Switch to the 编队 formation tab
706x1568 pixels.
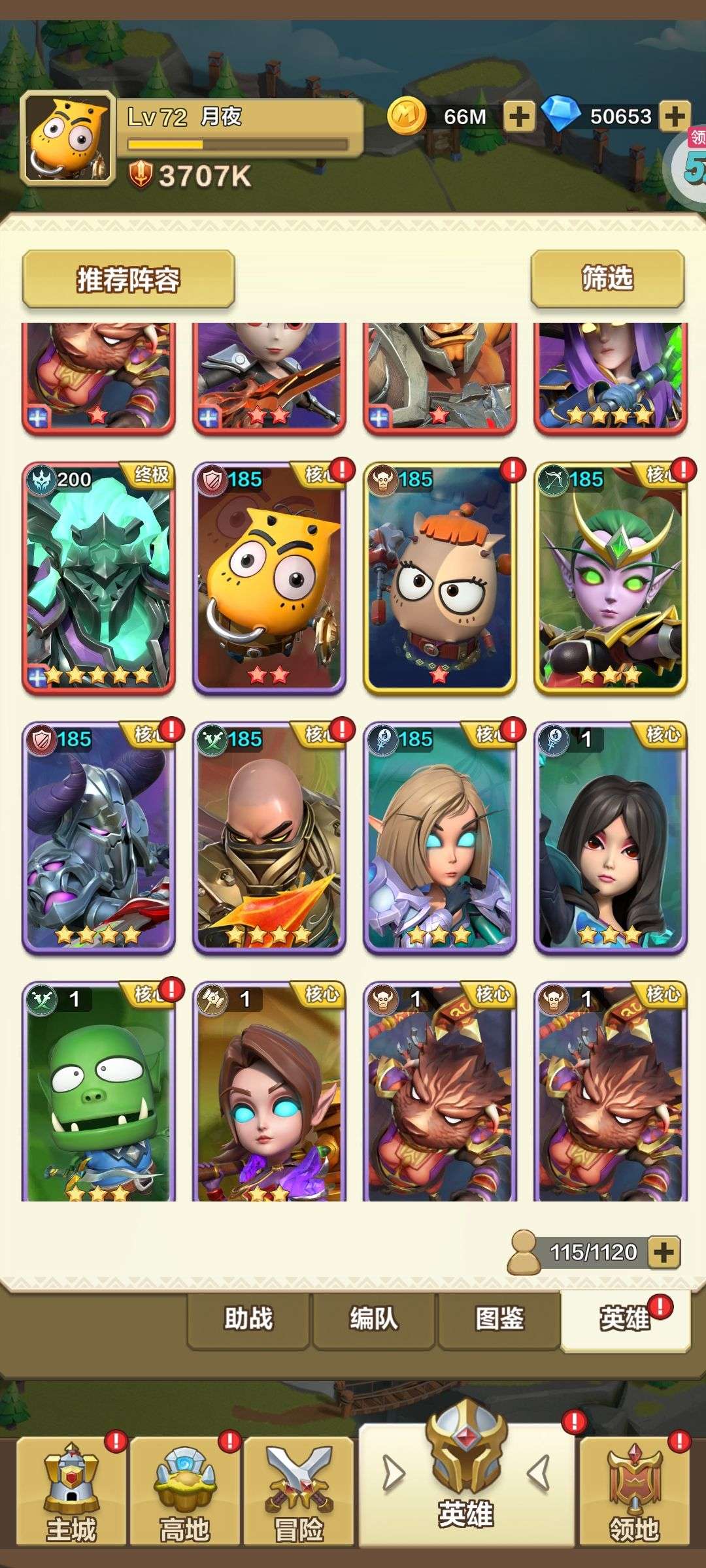point(374,1319)
